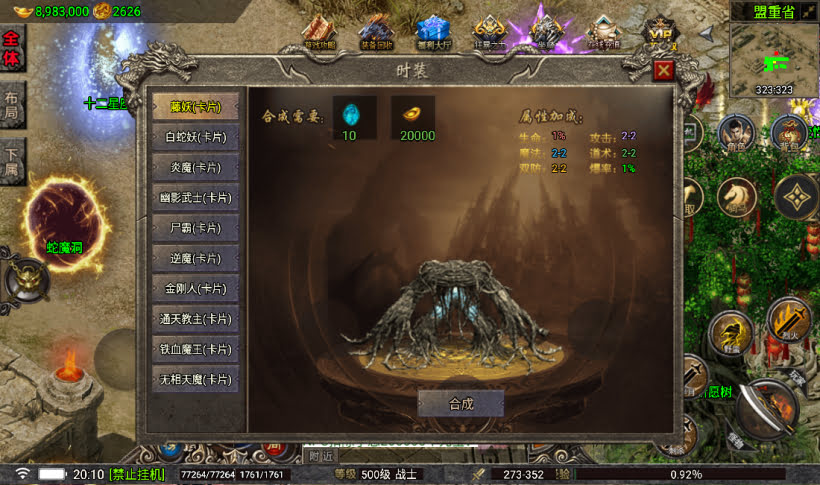Screen dimensions: 820x485
Task: View the 铁血魔王(卡片) card
Action: coord(195,349)
